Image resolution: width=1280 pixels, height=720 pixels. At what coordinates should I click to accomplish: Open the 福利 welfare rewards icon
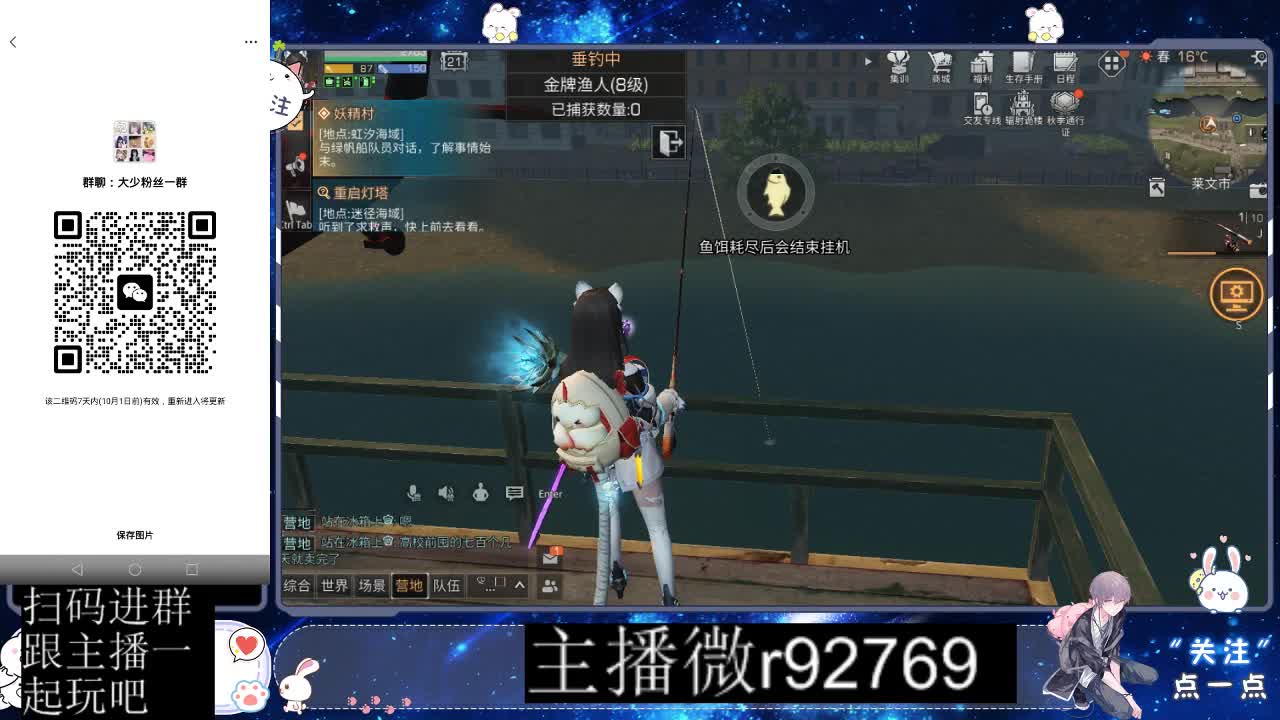pos(981,63)
